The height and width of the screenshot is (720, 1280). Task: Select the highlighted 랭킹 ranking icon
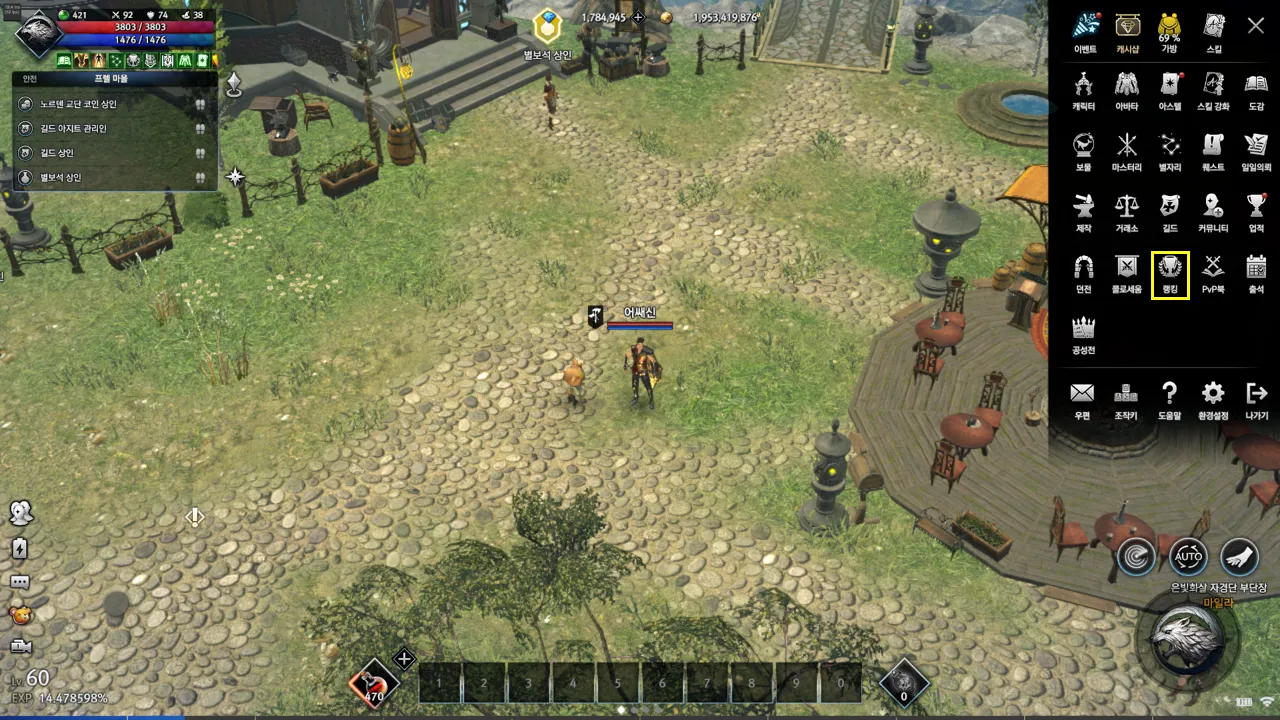1170,272
